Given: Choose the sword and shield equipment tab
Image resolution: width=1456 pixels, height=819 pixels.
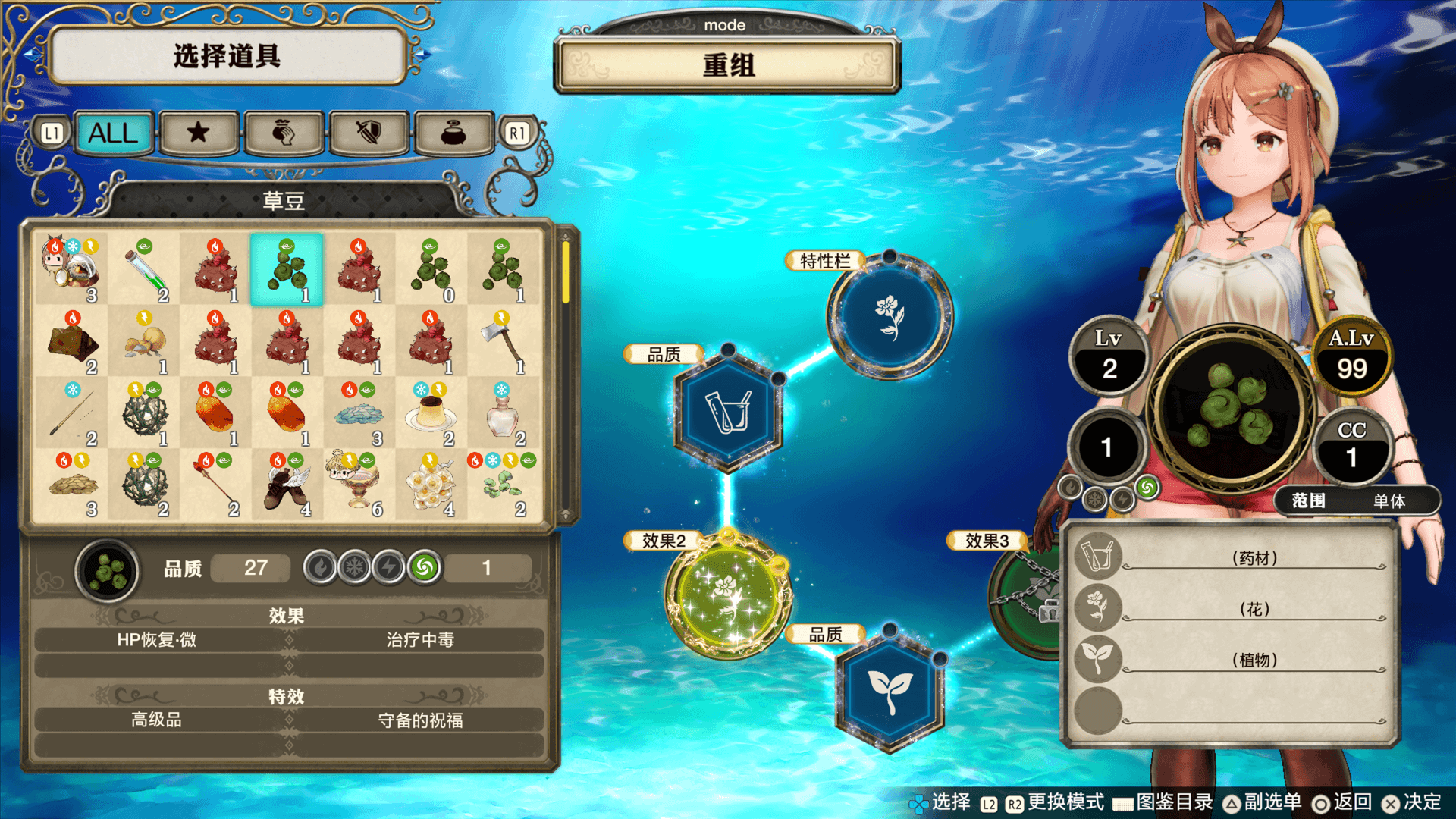Looking at the screenshot, I should pos(369,133).
